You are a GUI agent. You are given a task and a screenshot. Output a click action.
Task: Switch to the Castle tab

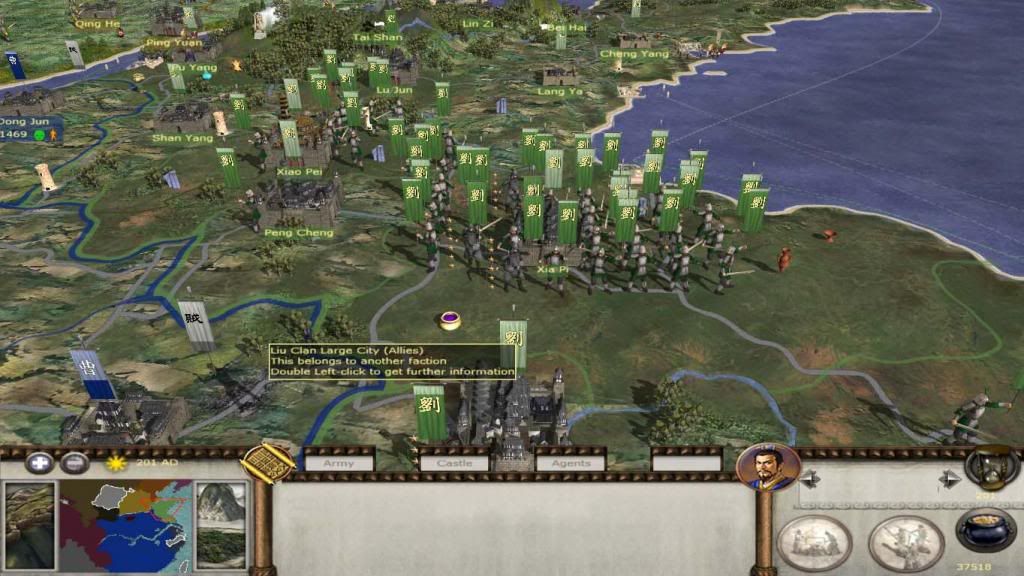[x=454, y=462]
